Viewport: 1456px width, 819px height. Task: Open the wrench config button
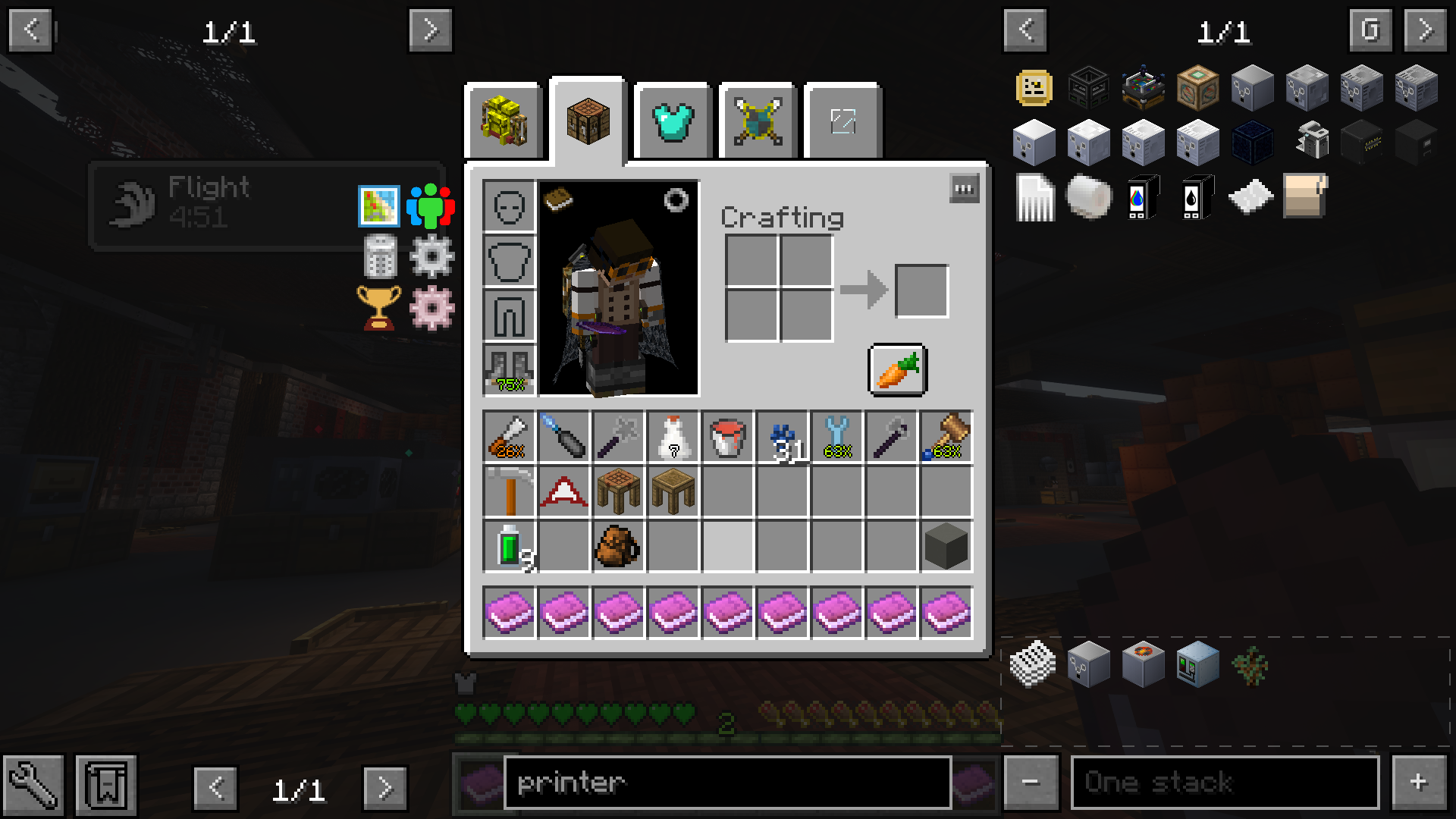pos(33,785)
